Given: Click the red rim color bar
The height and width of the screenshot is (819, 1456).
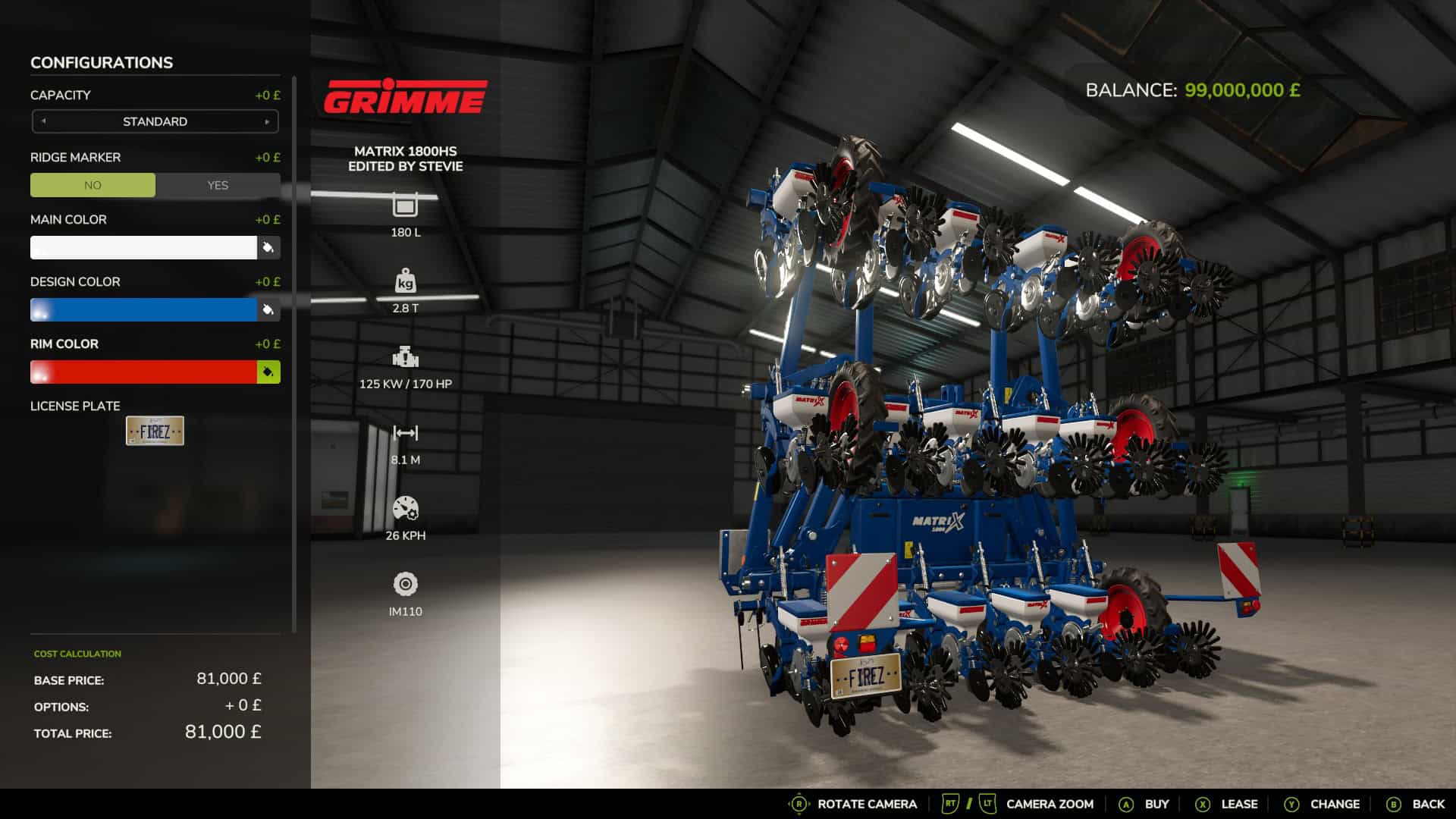Looking at the screenshot, I should (x=143, y=372).
